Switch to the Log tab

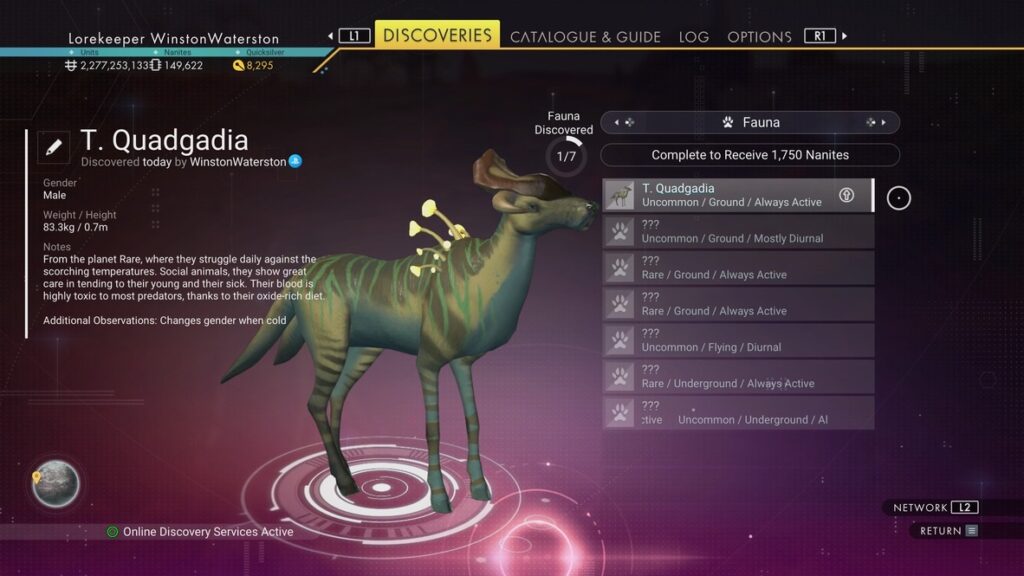(x=693, y=37)
